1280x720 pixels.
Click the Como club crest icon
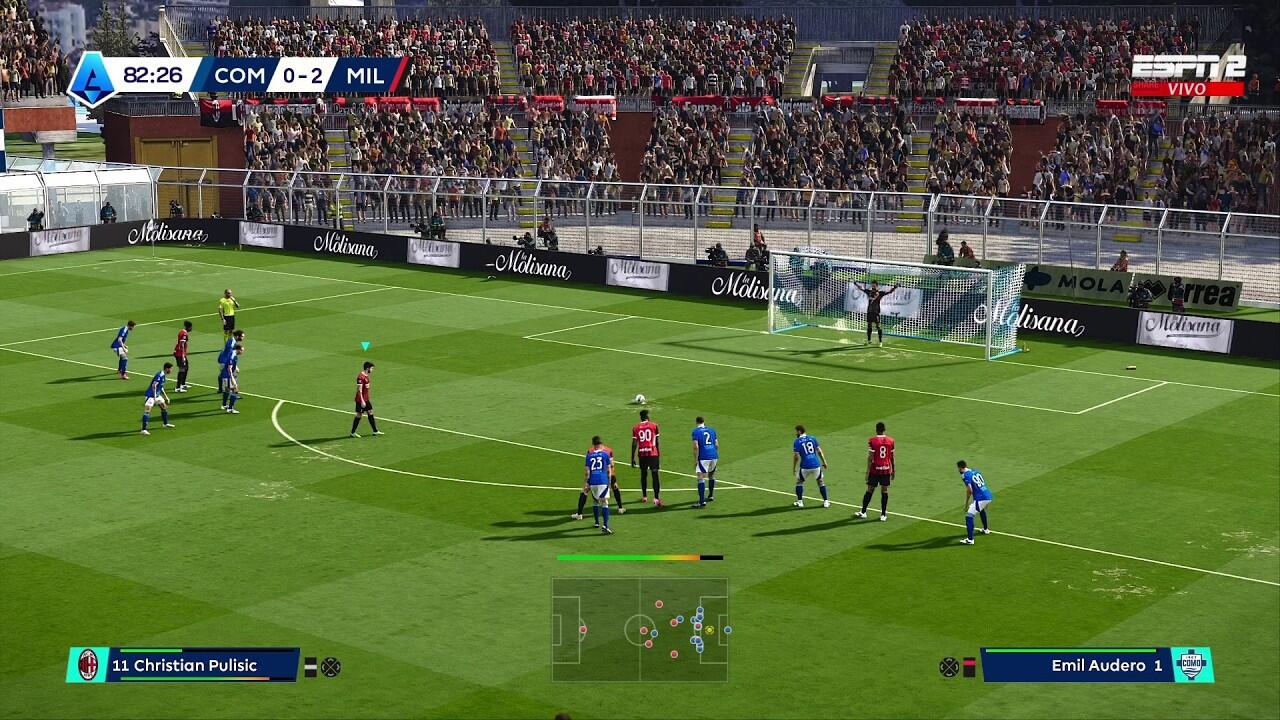tap(1191, 665)
